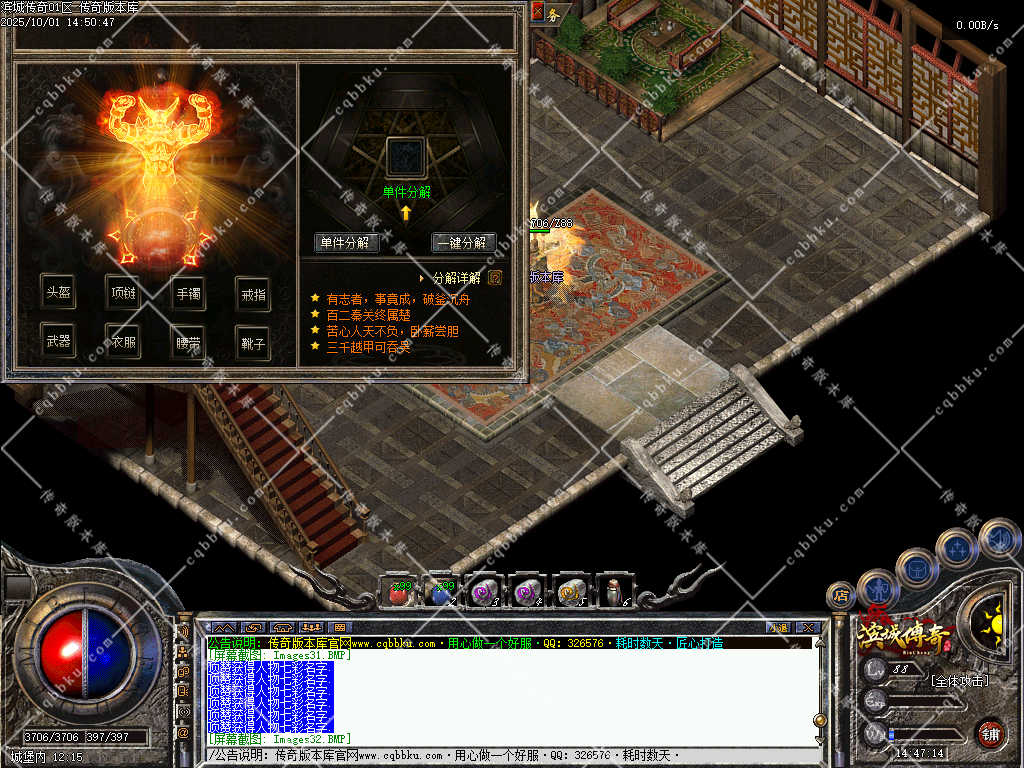Viewport: 1024px width, 768px height.
Task: Click the 单件分解 single-item decompose button
Action: [x=346, y=243]
